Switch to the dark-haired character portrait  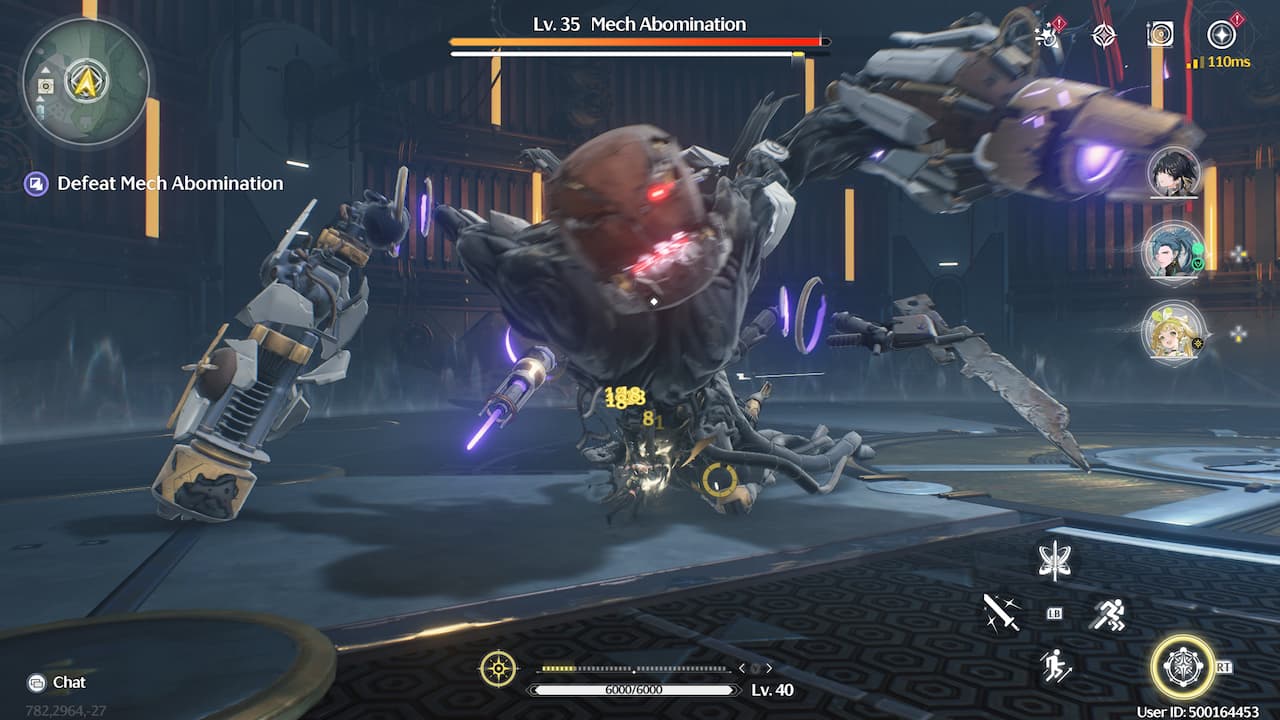click(x=1174, y=173)
